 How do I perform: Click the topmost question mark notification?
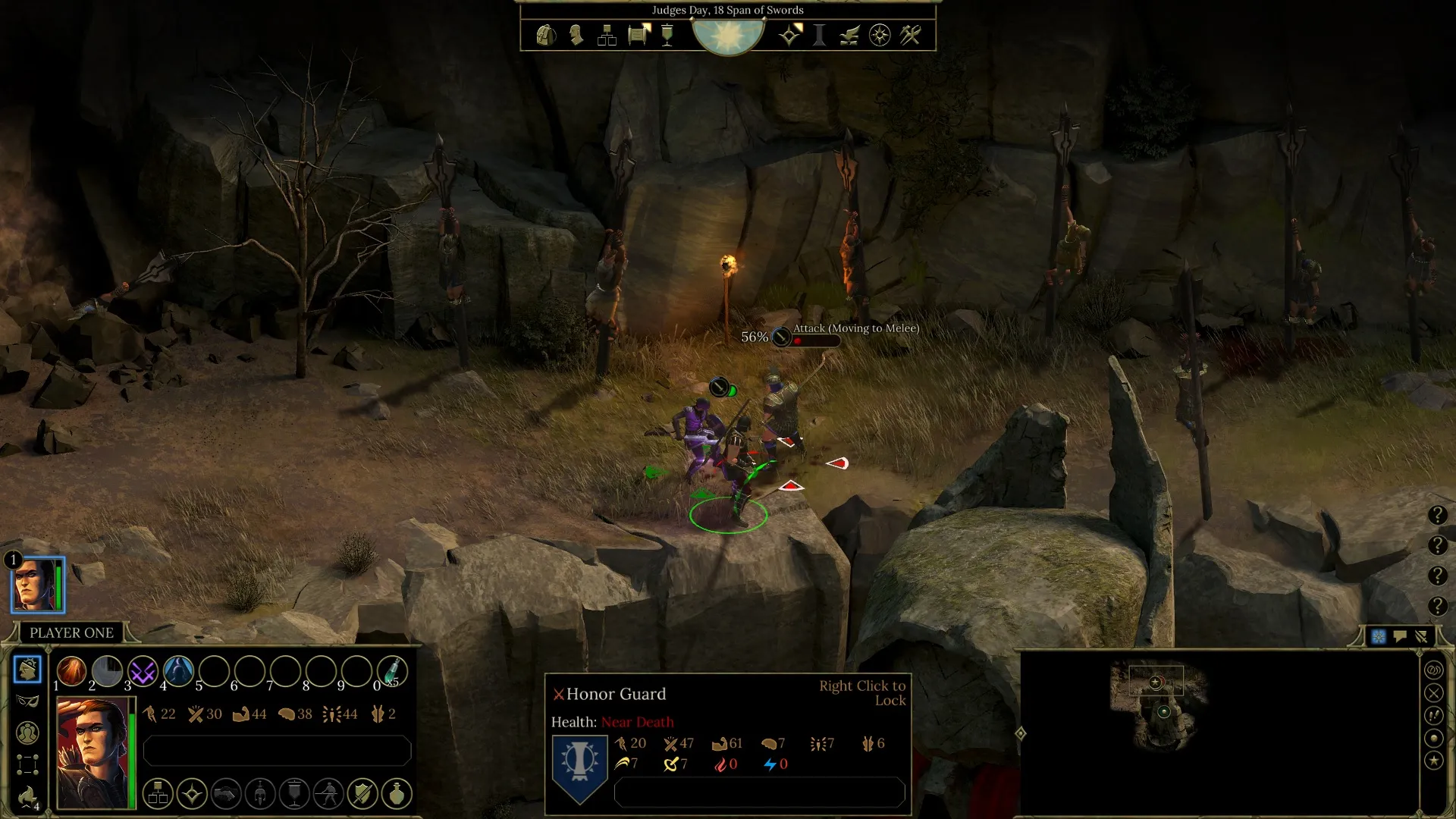(x=1437, y=516)
